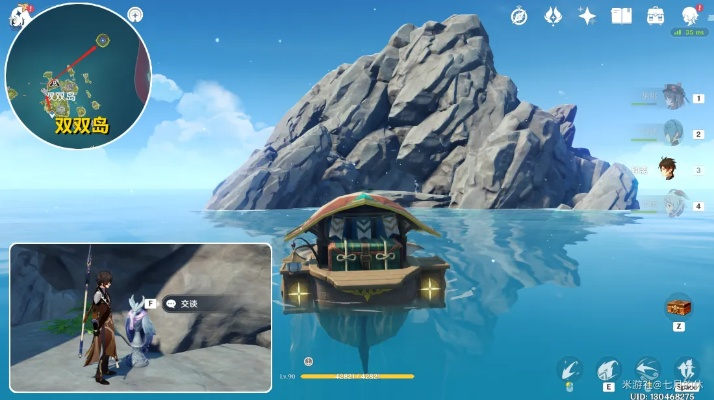This screenshot has width=714, height=400.
Task: Click the disembark boat icon
Action: click(686, 369)
